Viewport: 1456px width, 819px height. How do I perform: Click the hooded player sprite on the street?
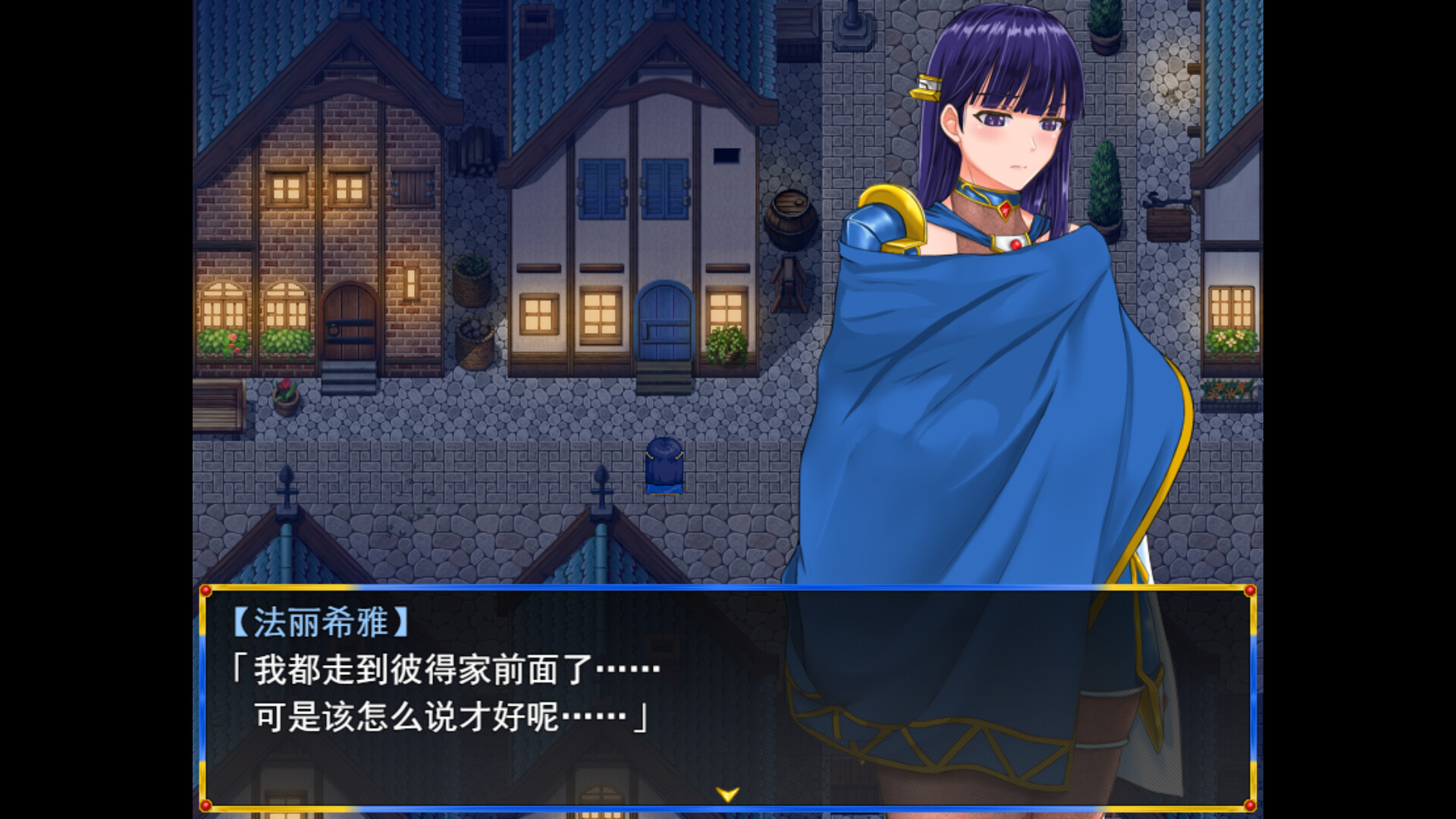(664, 468)
